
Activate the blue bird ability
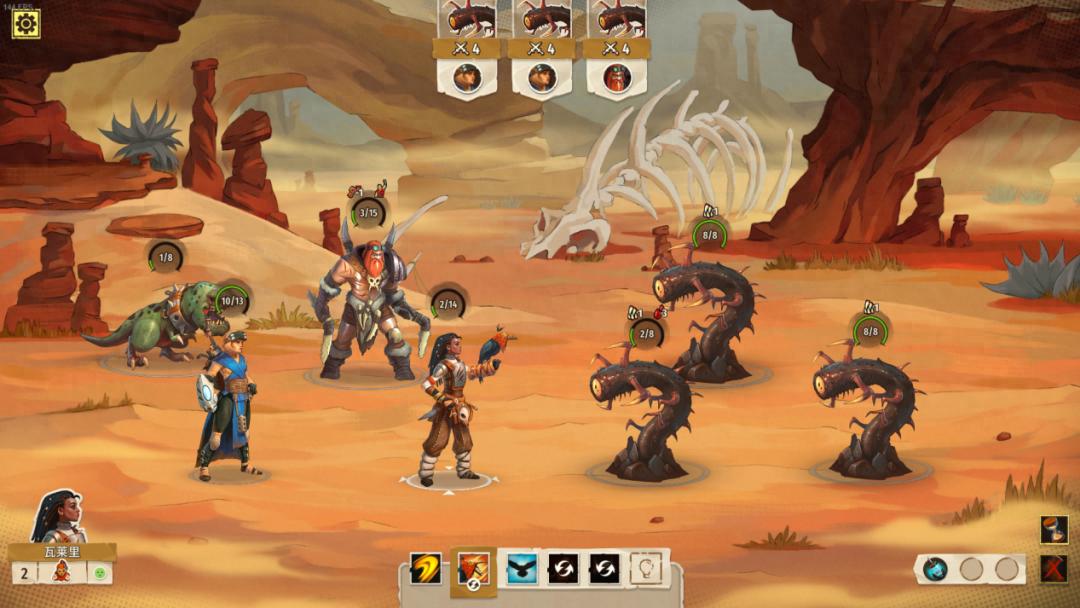coord(521,570)
